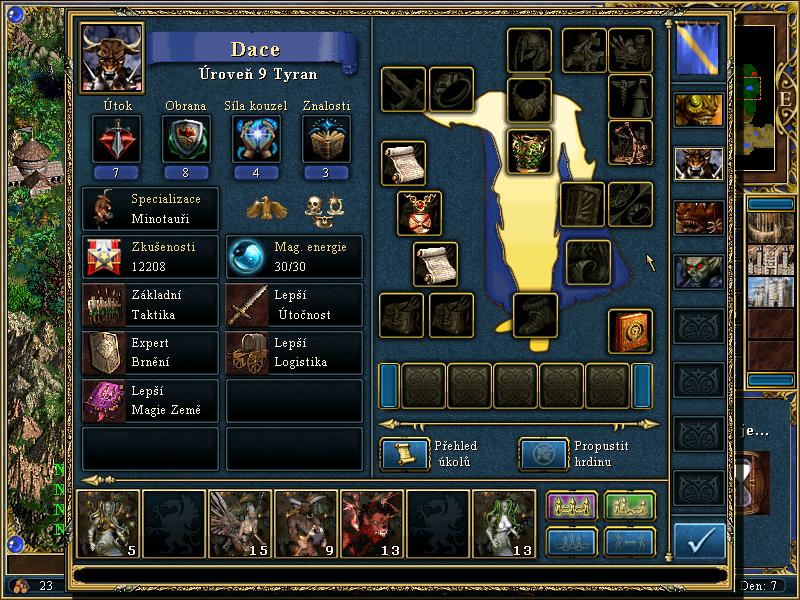This screenshot has width=800, height=600.
Task: Inspect the Lepší Magie Země skill
Action: [x=150, y=400]
